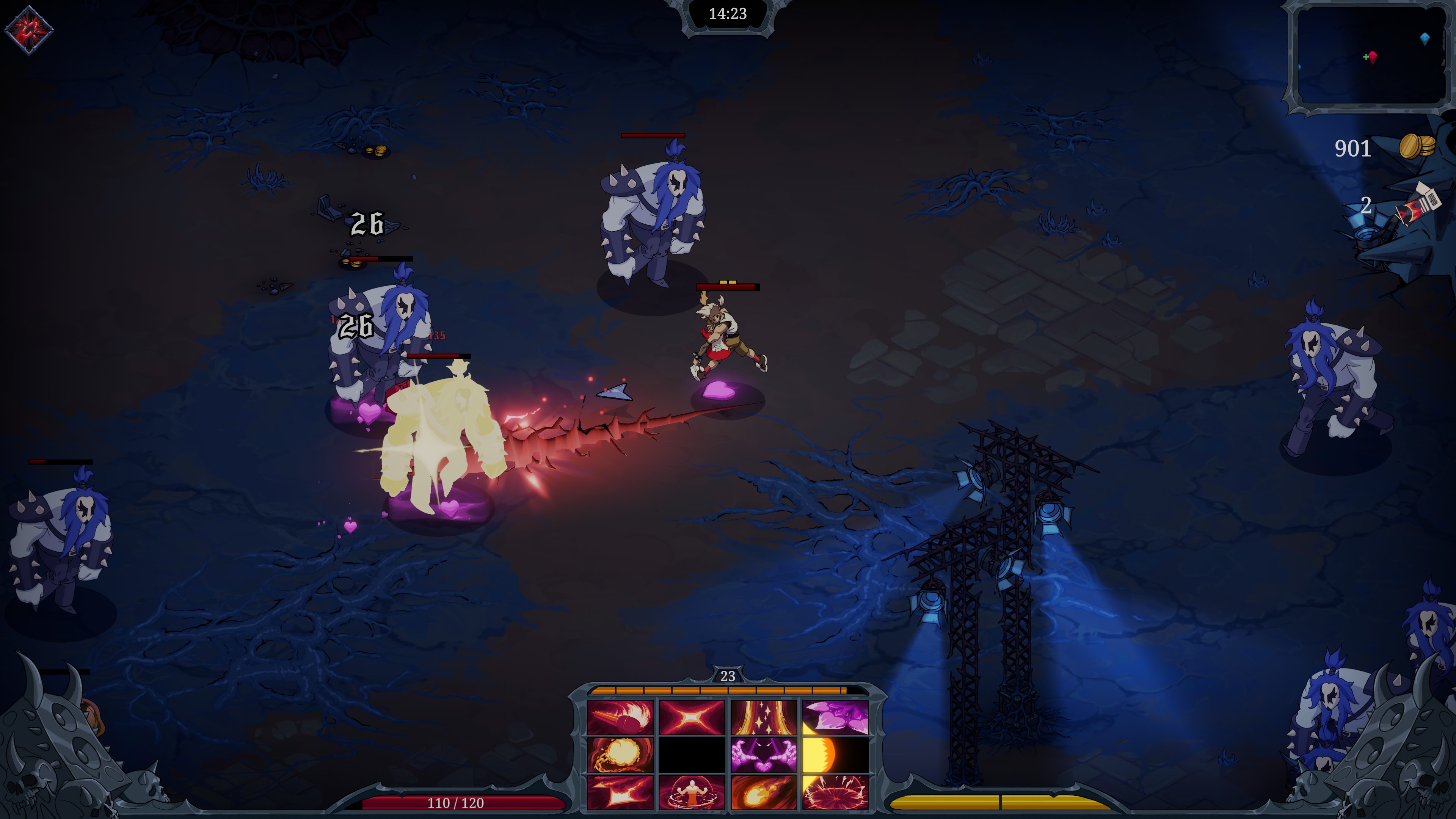Activate the chained fireball ability
The image size is (1456, 819).
(620, 755)
